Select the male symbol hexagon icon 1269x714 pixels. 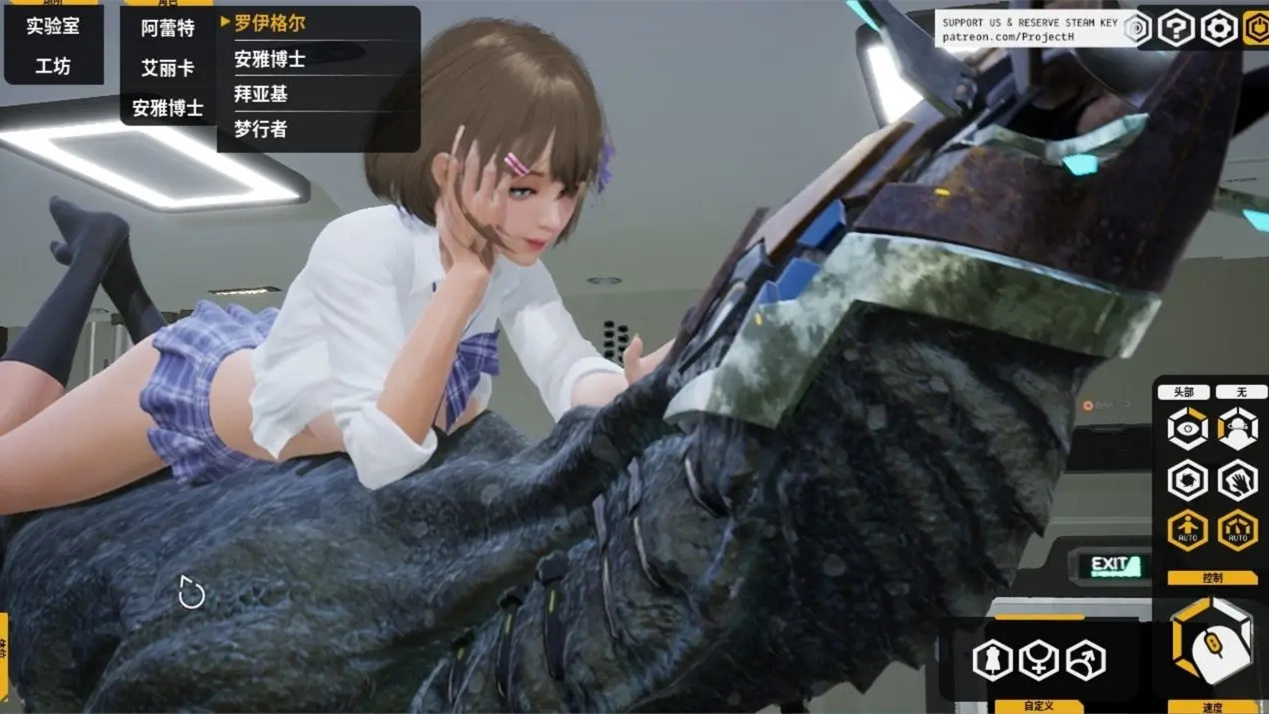click(1086, 660)
